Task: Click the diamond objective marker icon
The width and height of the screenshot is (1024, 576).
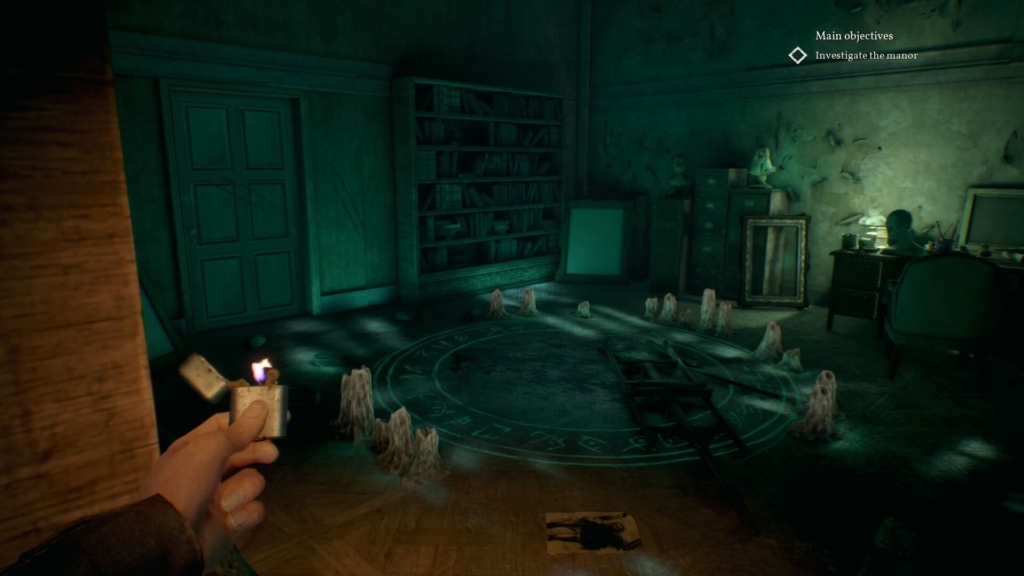Action: click(x=797, y=56)
